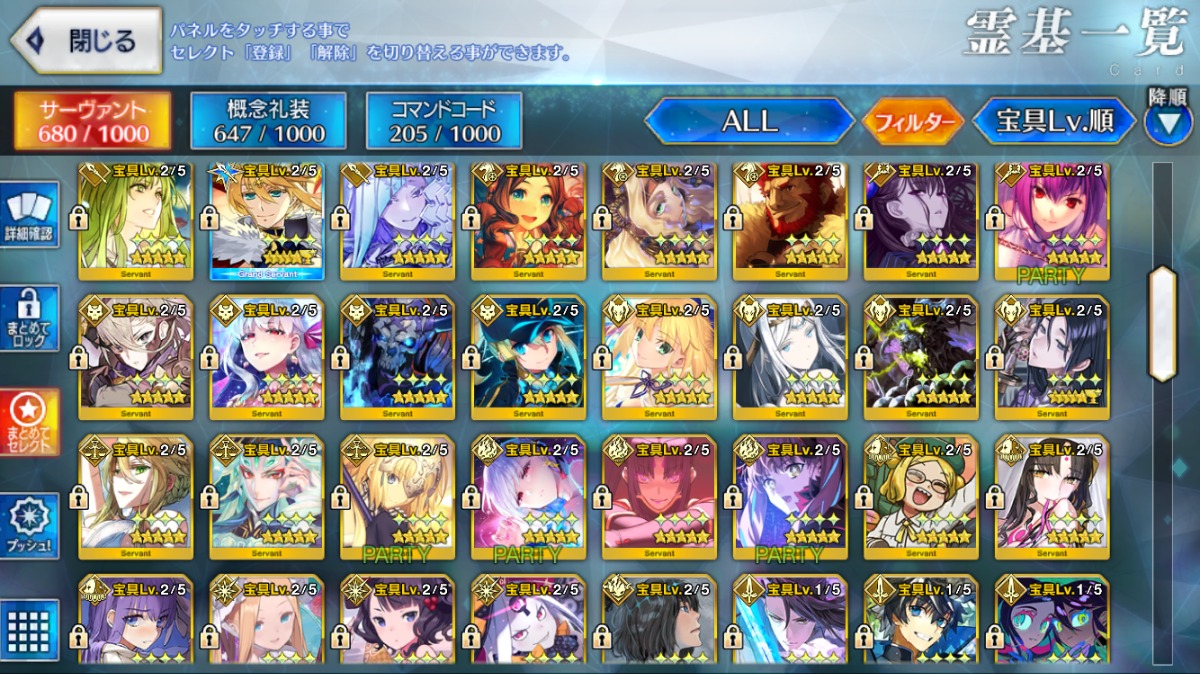Choose the ALL class selector
The width and height of the screenshot is (1200, 674).
pyautogui.click(x=749, y=122)
